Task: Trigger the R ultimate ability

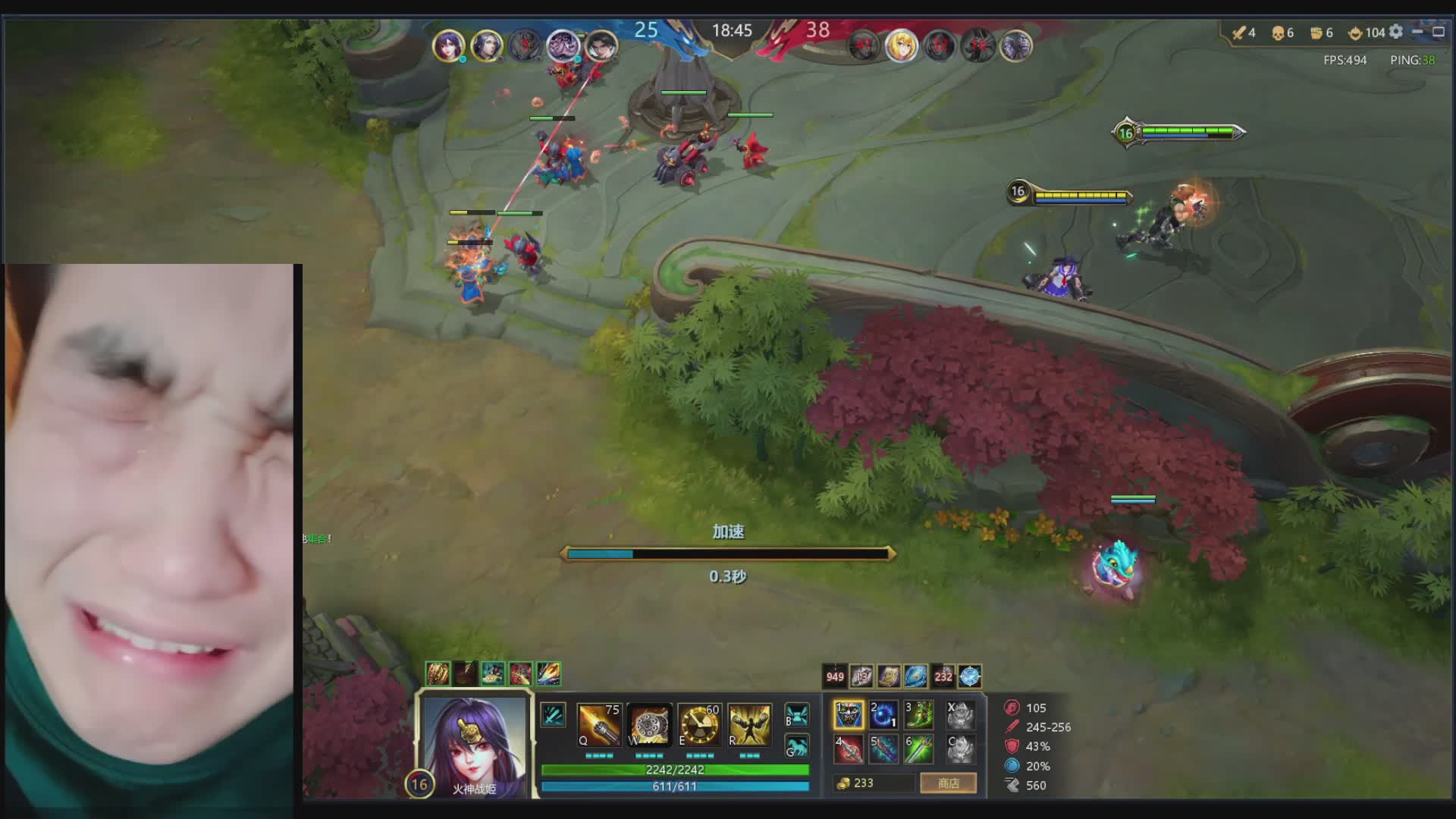Action: pyautogui.click(x=749, y=725)
